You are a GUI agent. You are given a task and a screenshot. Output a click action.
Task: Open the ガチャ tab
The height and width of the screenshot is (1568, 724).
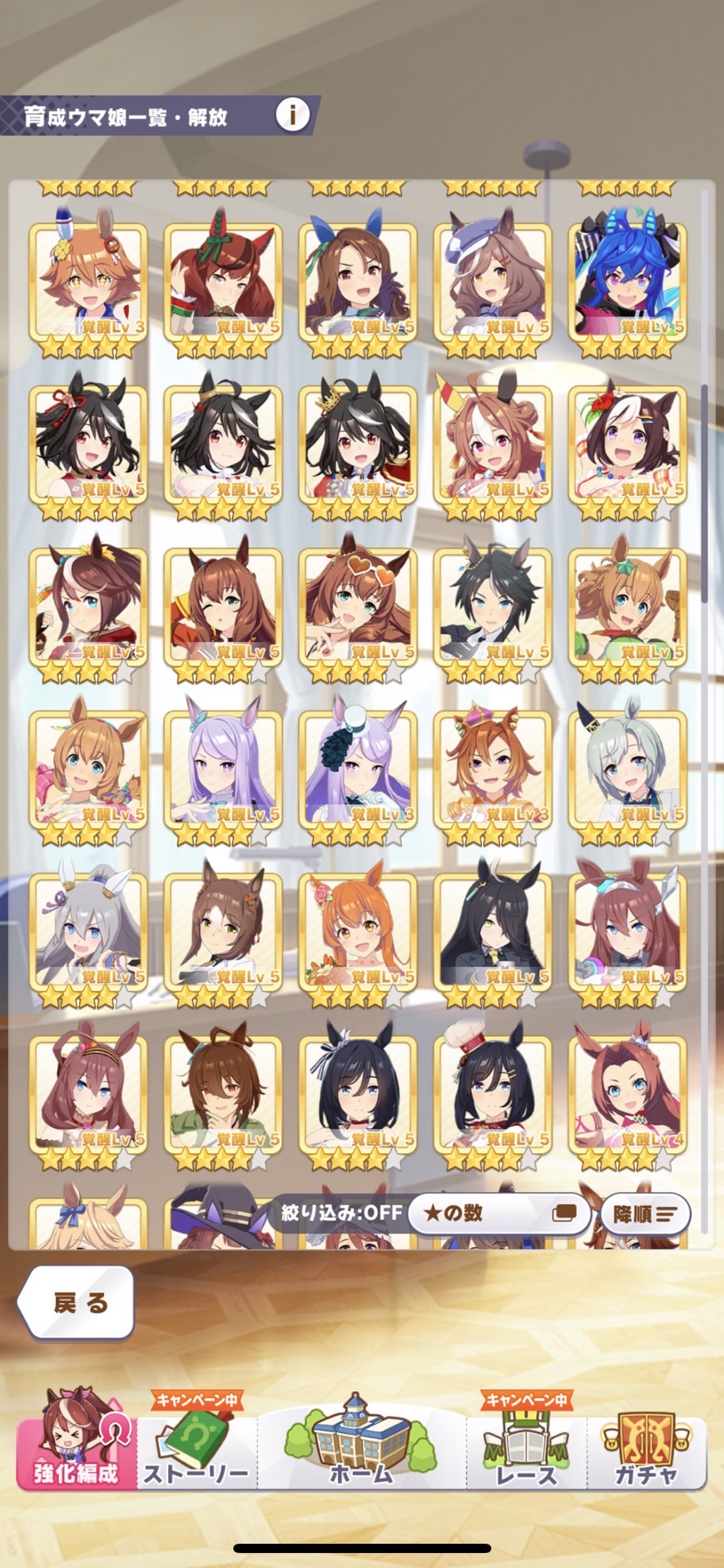click(x=647, y=1445)
